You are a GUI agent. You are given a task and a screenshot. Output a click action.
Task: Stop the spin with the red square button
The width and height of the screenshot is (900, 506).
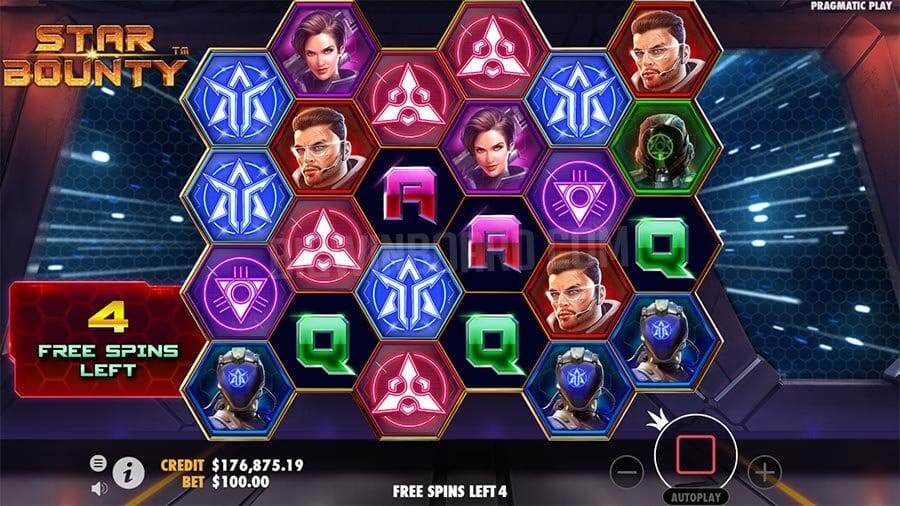click(694, 455)
